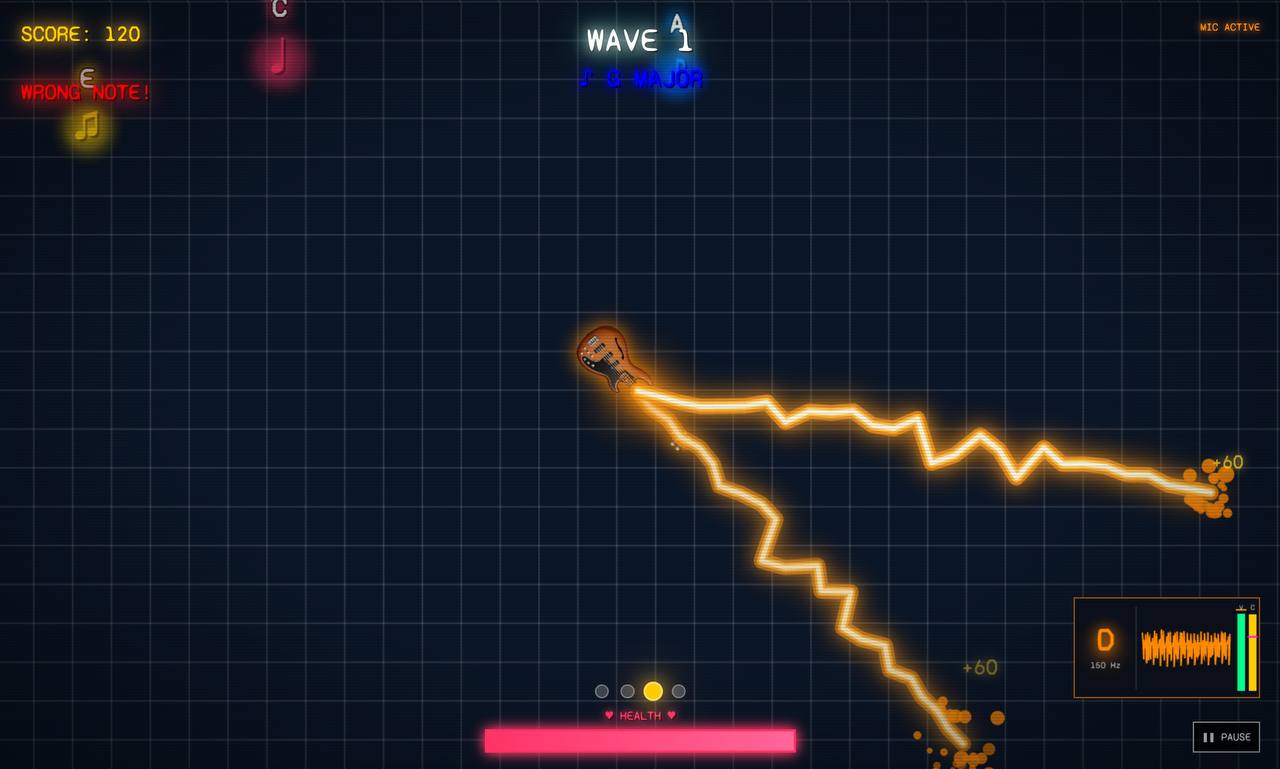Select the last gray dot in the dot row

tap(679, 690)
